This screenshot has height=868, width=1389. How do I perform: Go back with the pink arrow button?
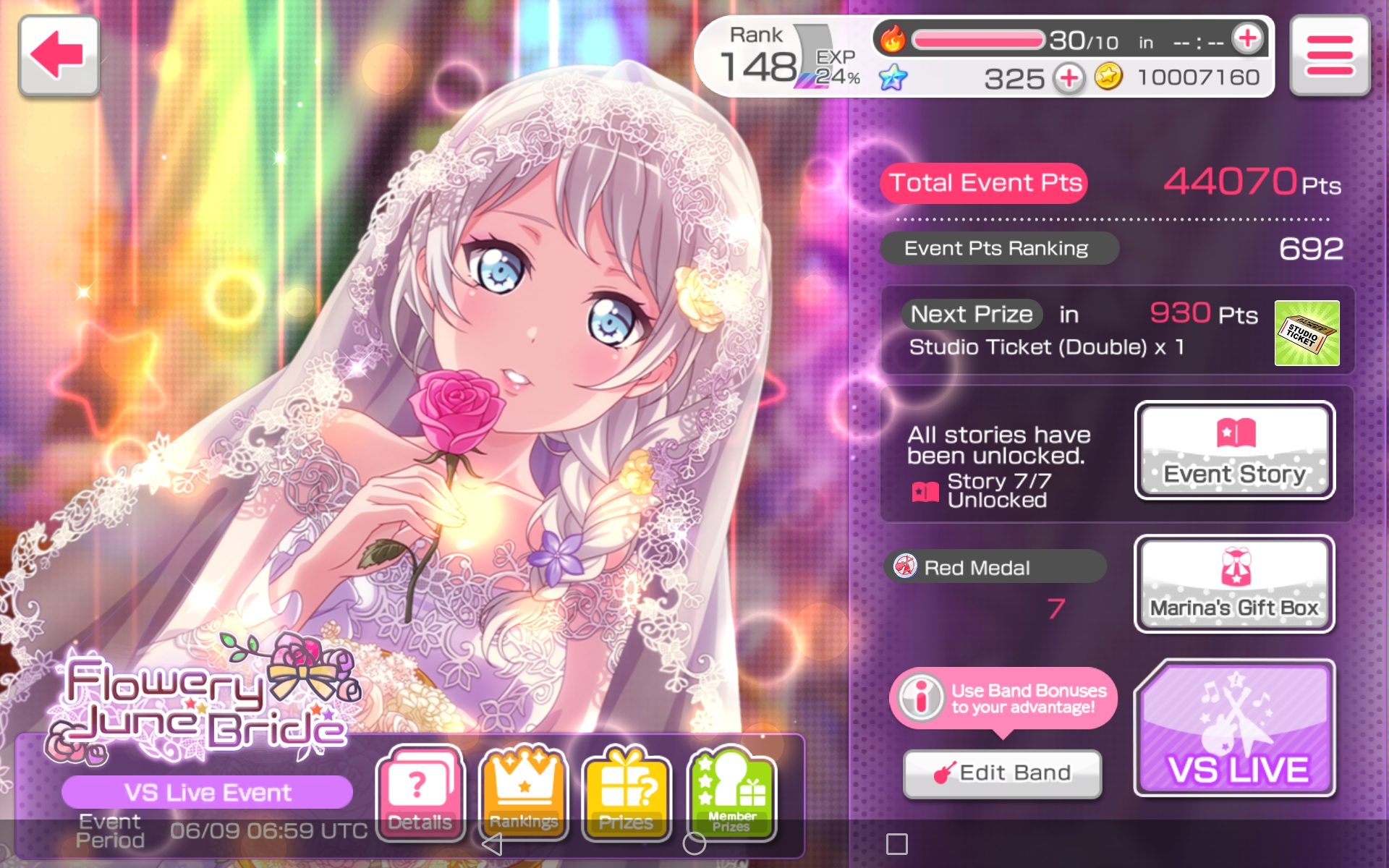coord(59,55)
